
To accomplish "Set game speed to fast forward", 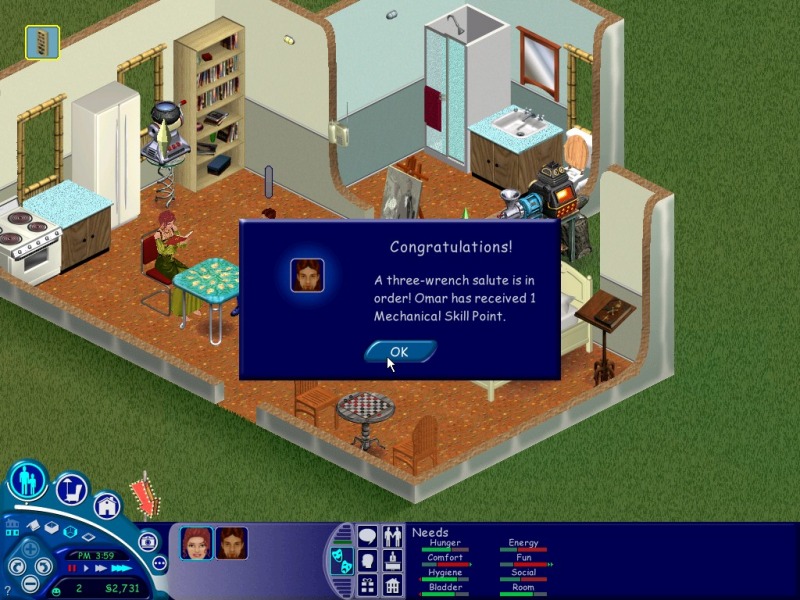I will coord(100,568).
